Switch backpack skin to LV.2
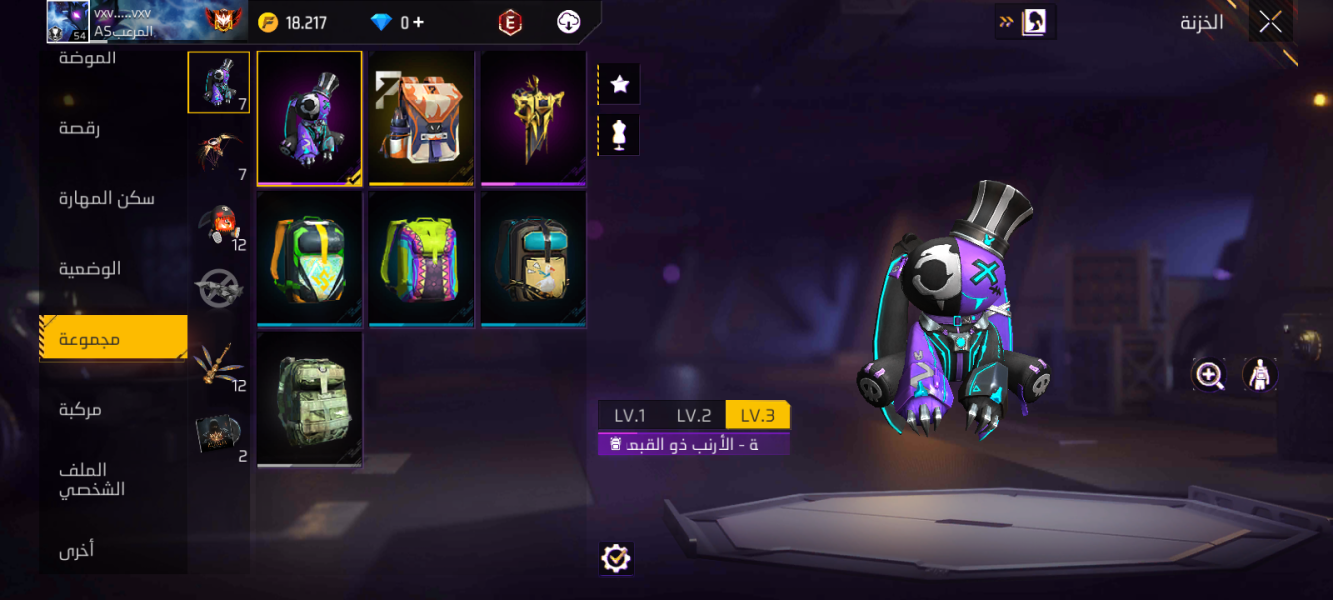 [693, 416]
